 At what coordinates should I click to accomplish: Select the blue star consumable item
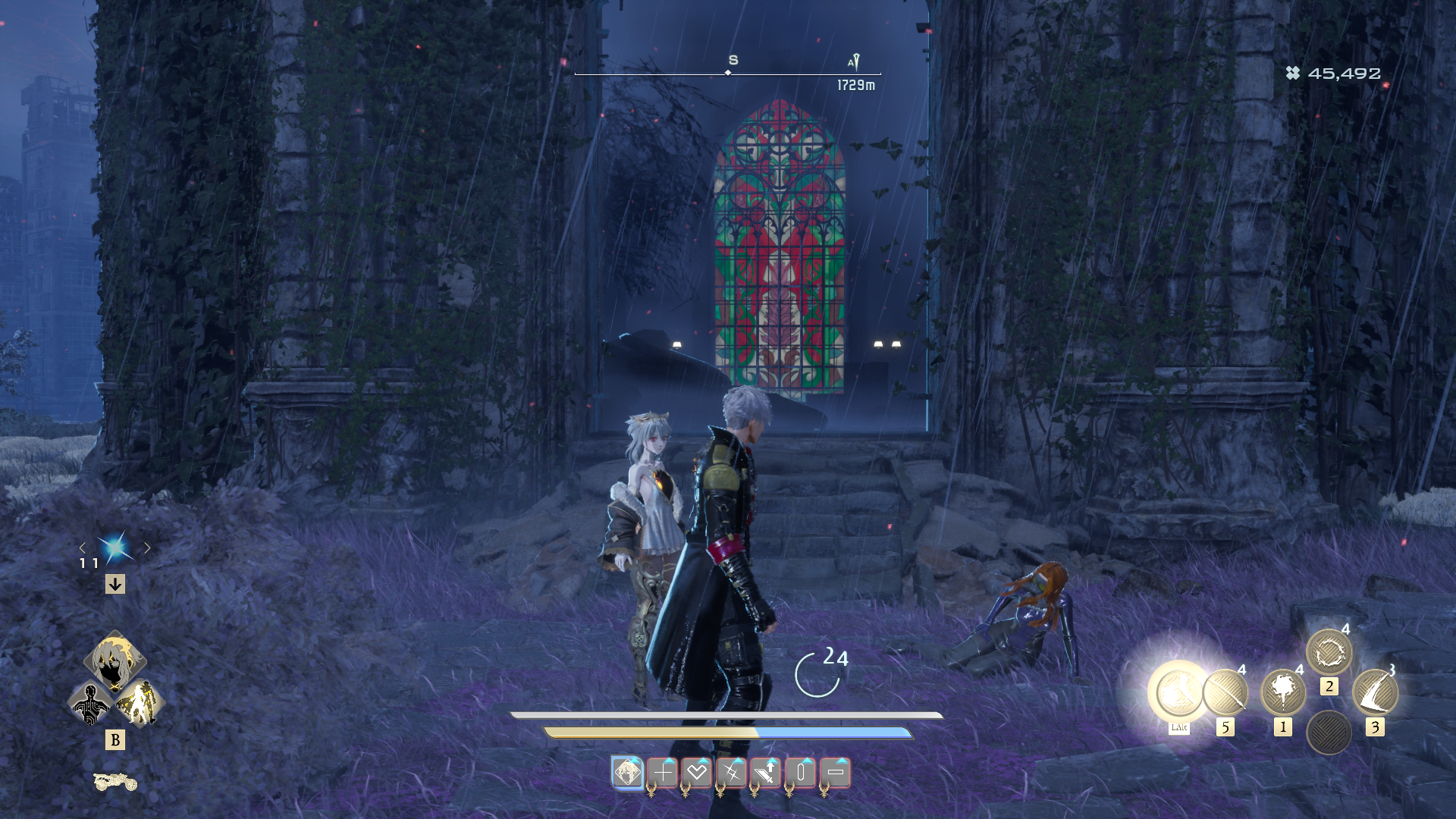click(115, 548)
